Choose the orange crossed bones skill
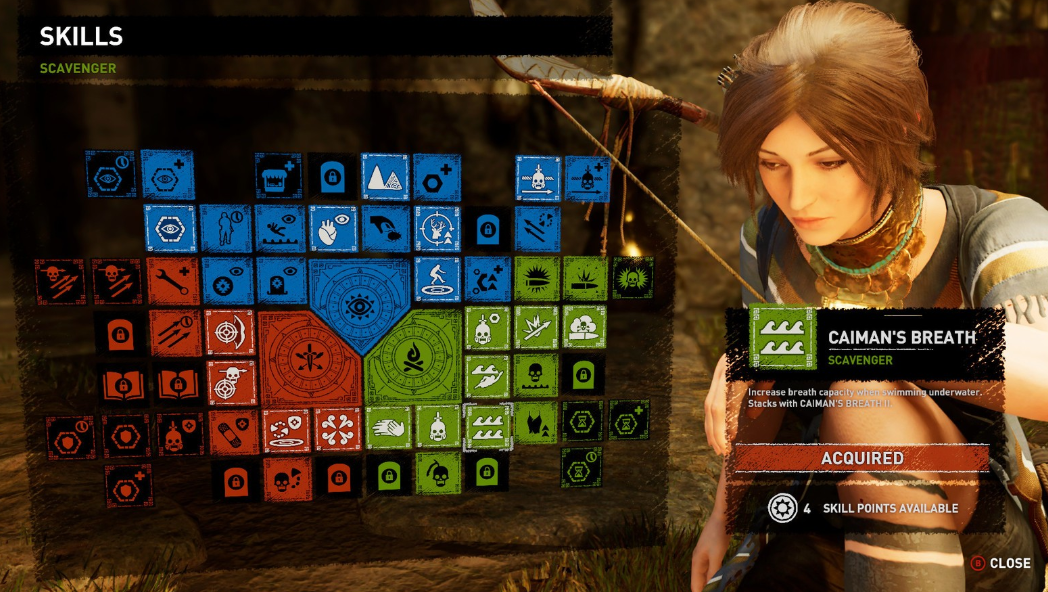The image size is (1048, 592). pyautogui.click(x=338, y=429)
